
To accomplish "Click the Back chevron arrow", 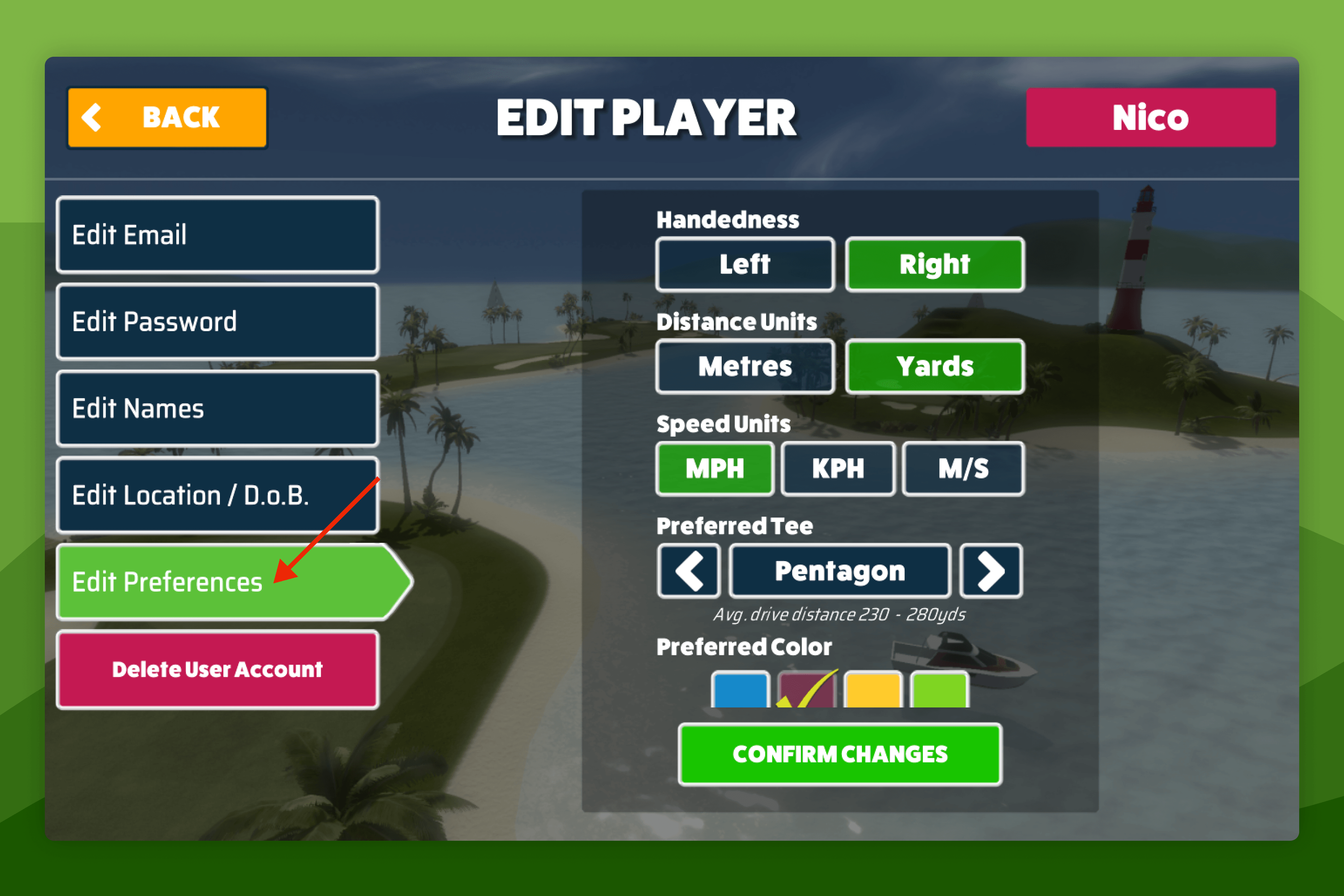I will pyautogui.click(x=93, y=117).
